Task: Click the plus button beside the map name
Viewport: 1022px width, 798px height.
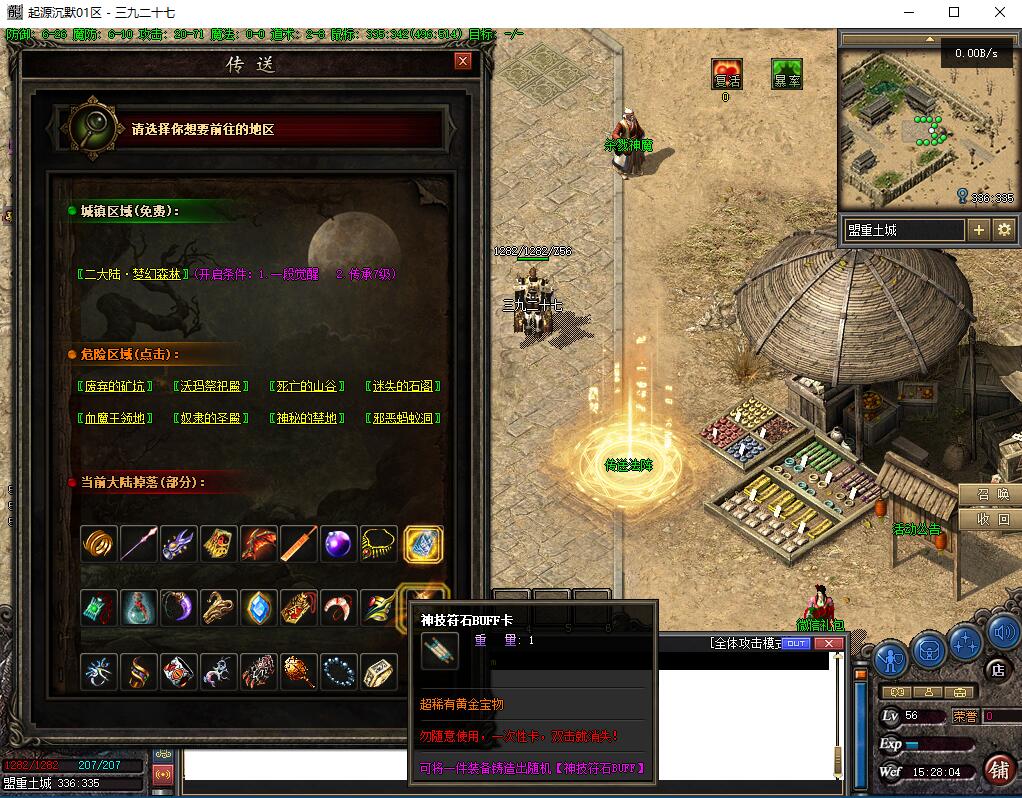Action: [978, 230]
